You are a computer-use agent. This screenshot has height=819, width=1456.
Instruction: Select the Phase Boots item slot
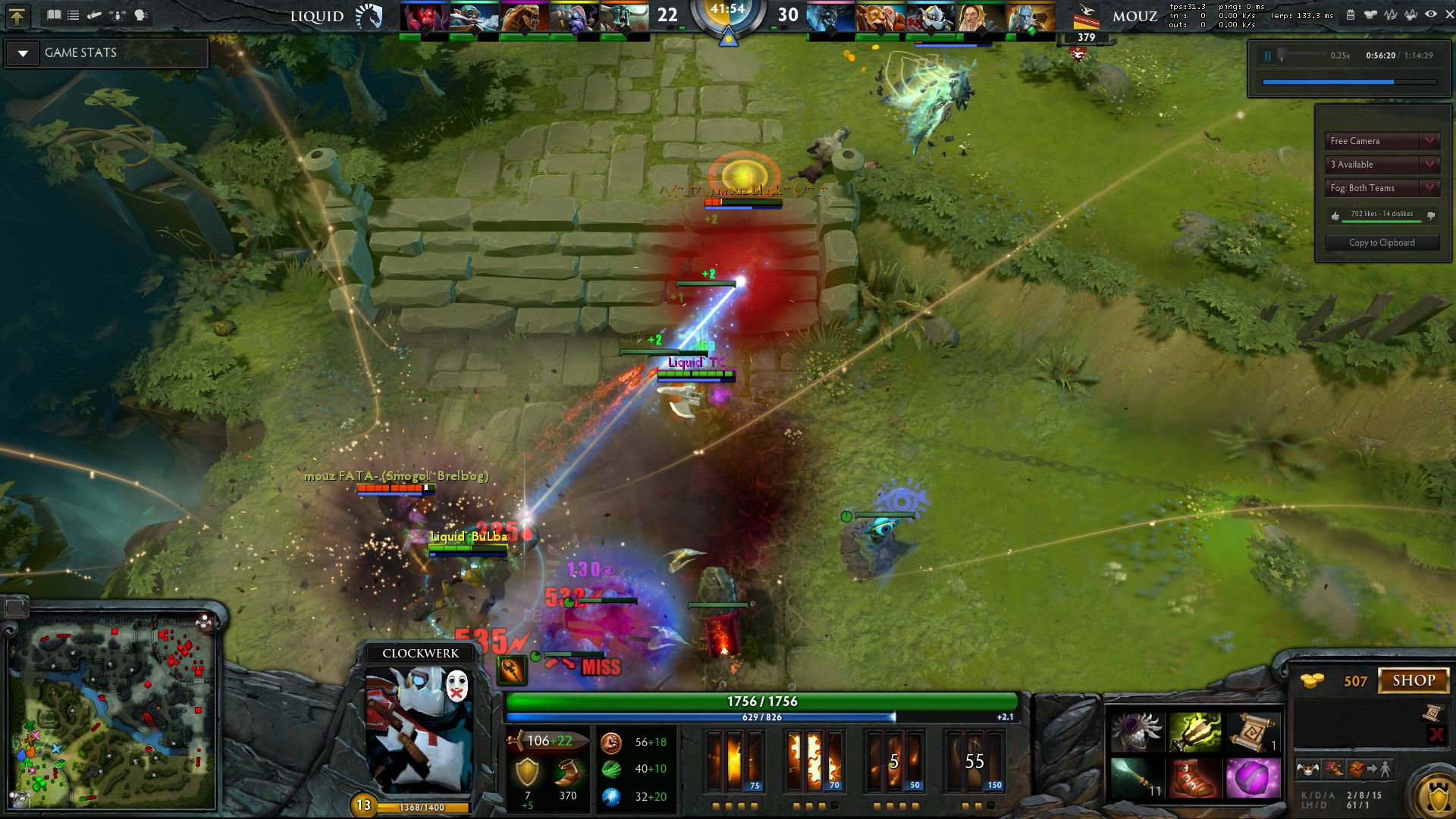[1194, 778]
